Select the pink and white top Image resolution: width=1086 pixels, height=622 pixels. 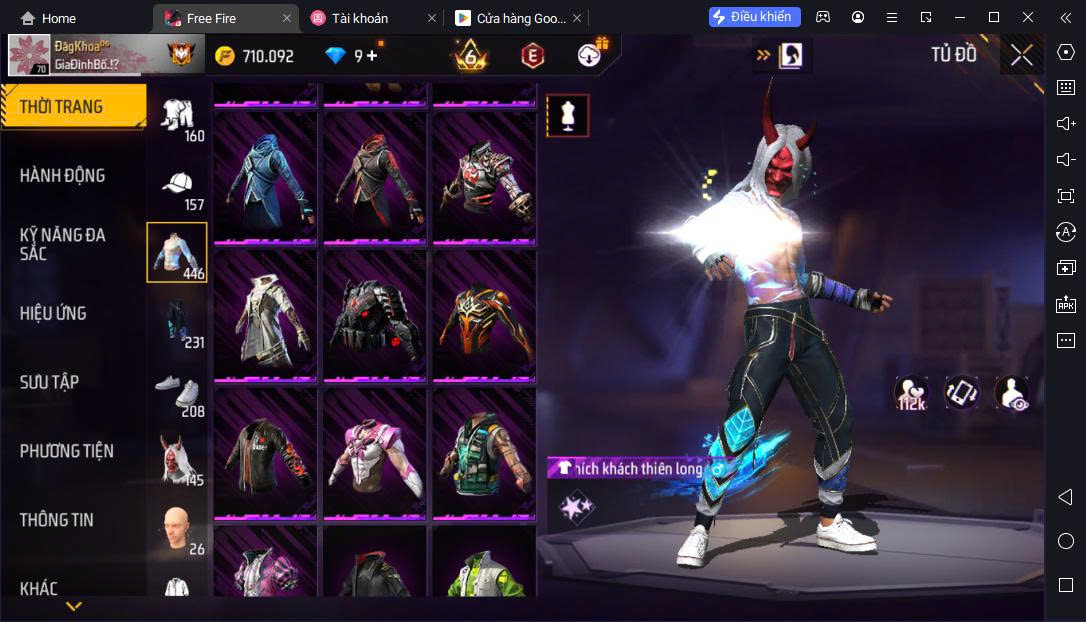coord(375,453)
